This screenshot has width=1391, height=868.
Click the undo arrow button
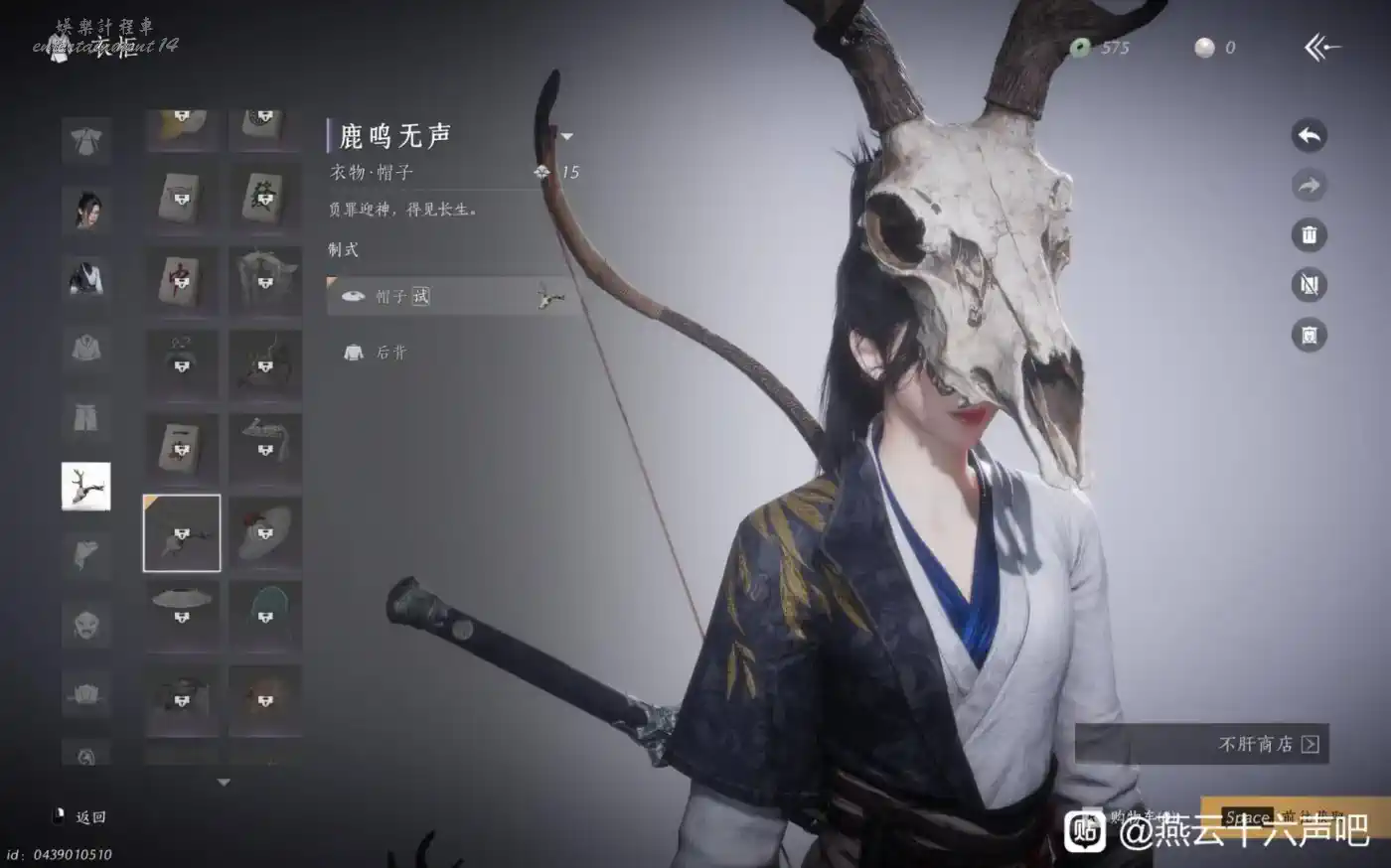tap(1310, 136)
